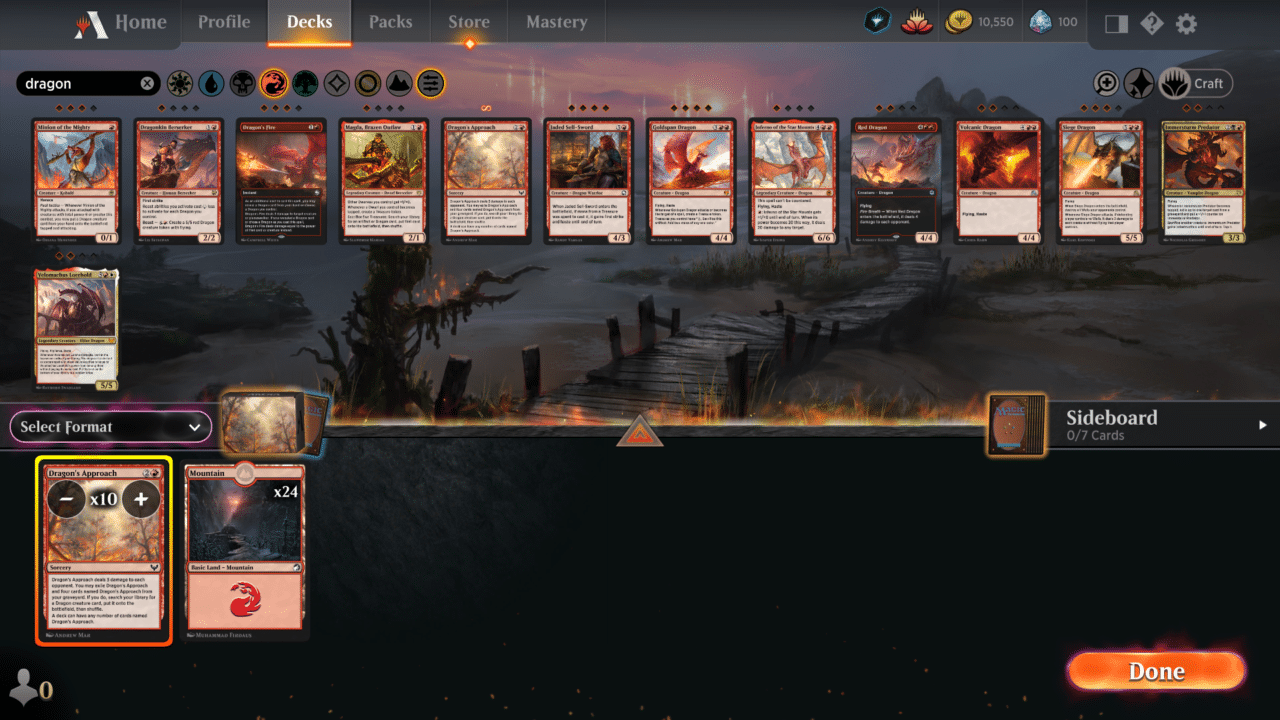Toggle the white sun mana filter
Screen dimensions: 1280x720
pos(178,83)
